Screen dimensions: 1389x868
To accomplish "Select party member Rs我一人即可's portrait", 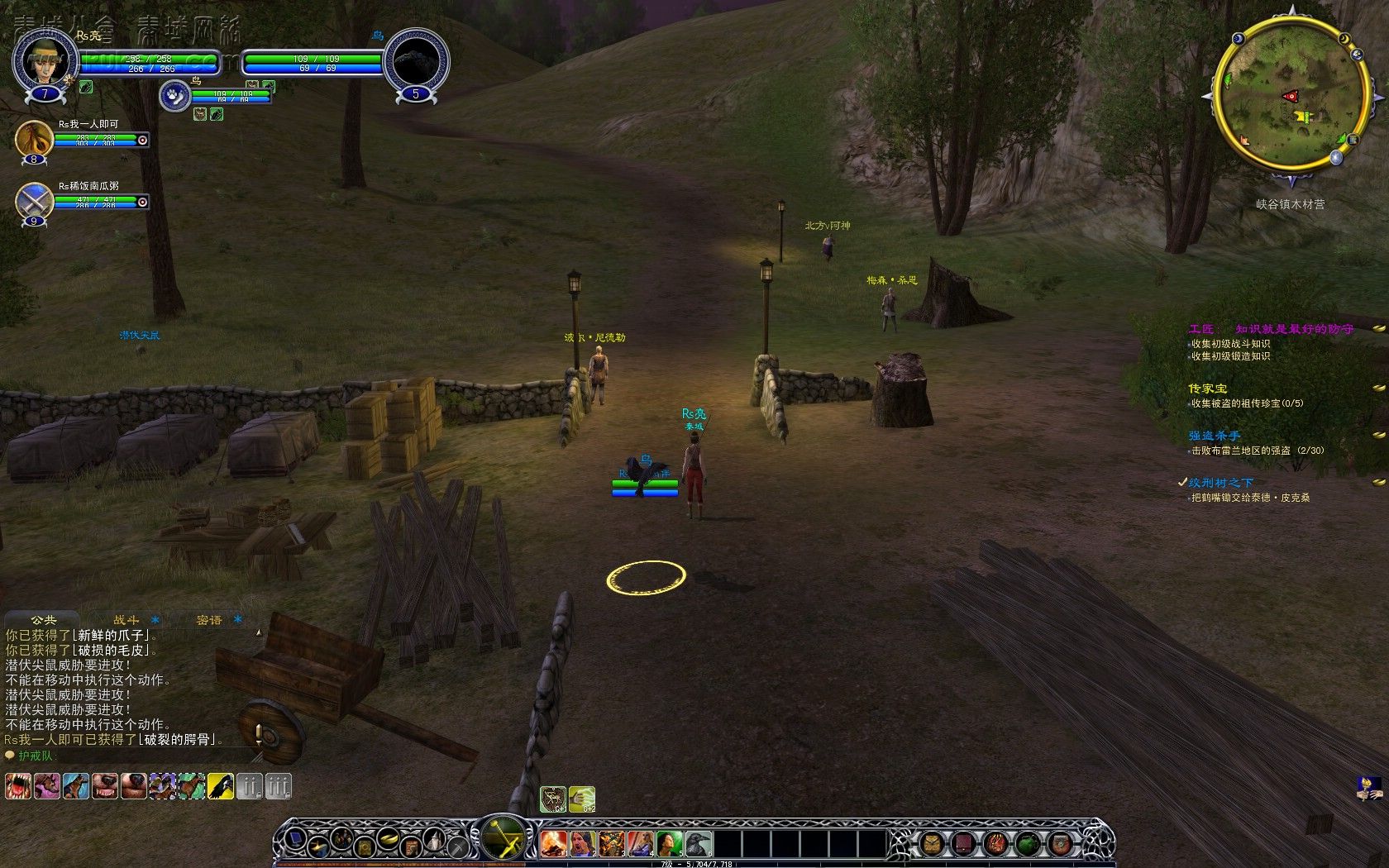I will coord(34,138).
